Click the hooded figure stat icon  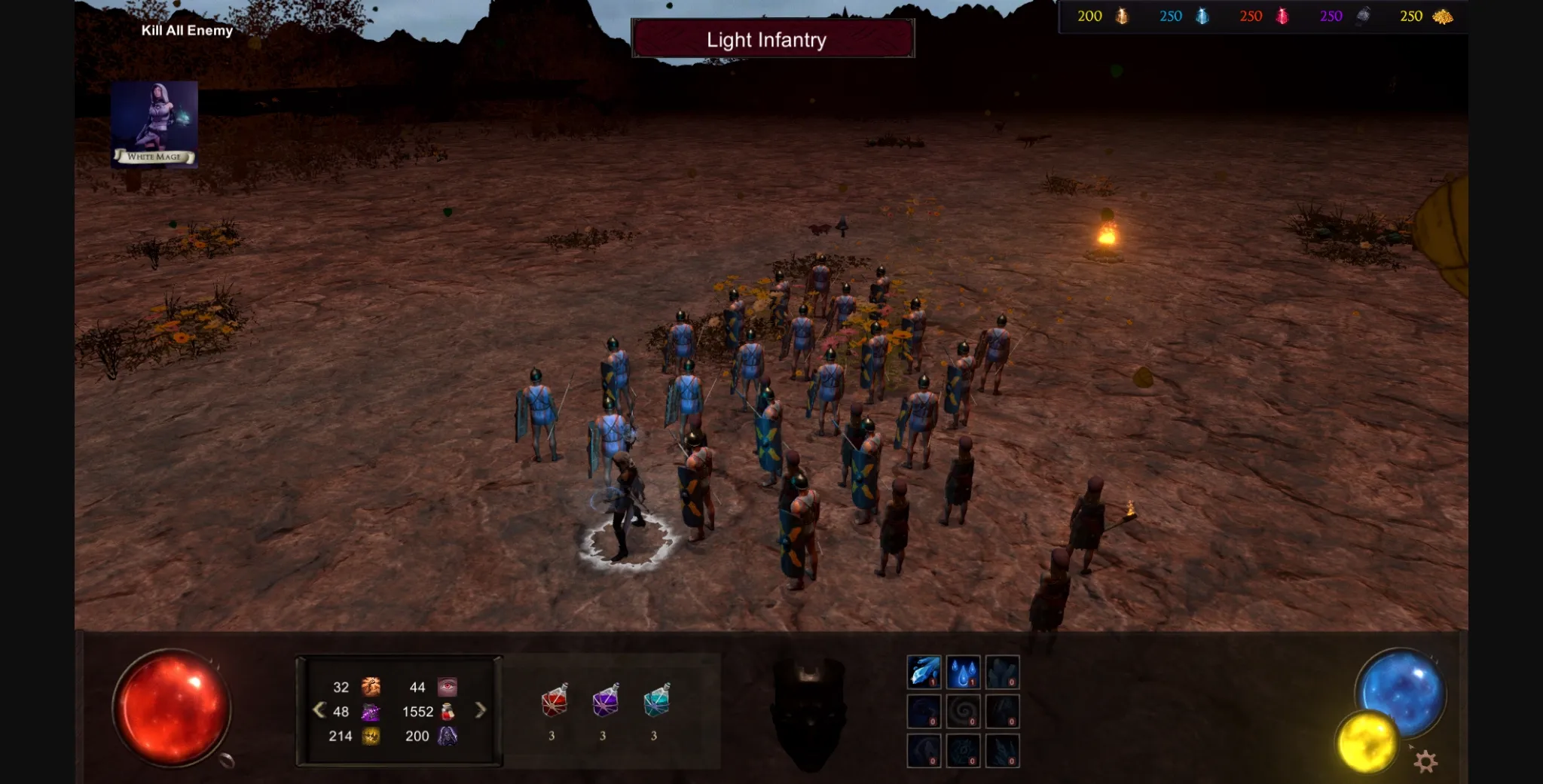tap(447, 737)
